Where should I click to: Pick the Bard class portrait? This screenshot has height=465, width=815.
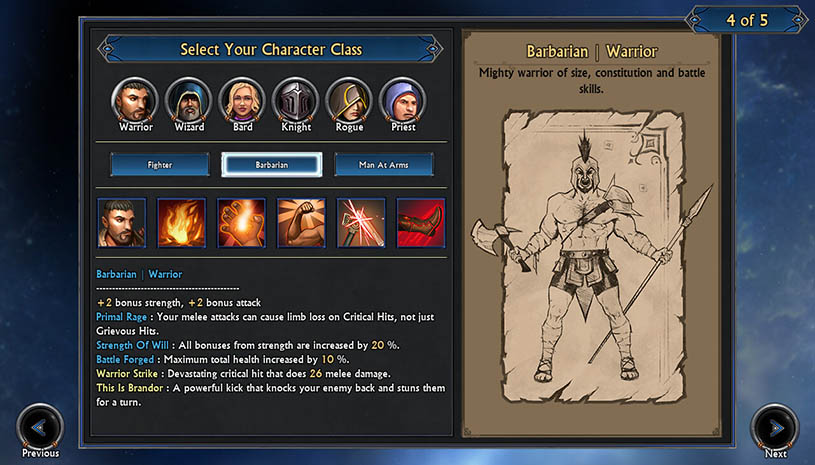tap(242, 99)
